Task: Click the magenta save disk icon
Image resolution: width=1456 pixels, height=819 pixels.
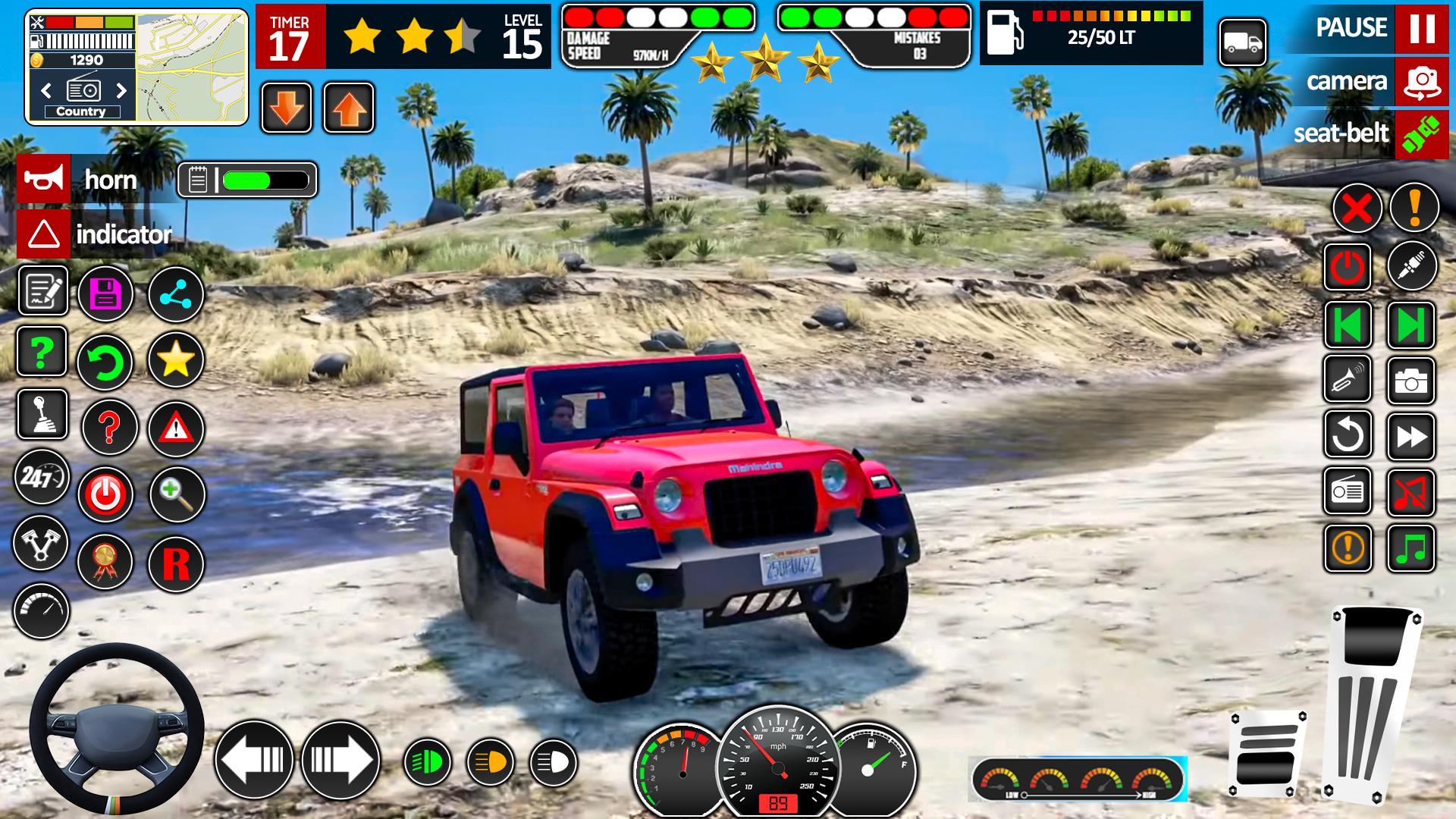Action: tap(106, 294)
